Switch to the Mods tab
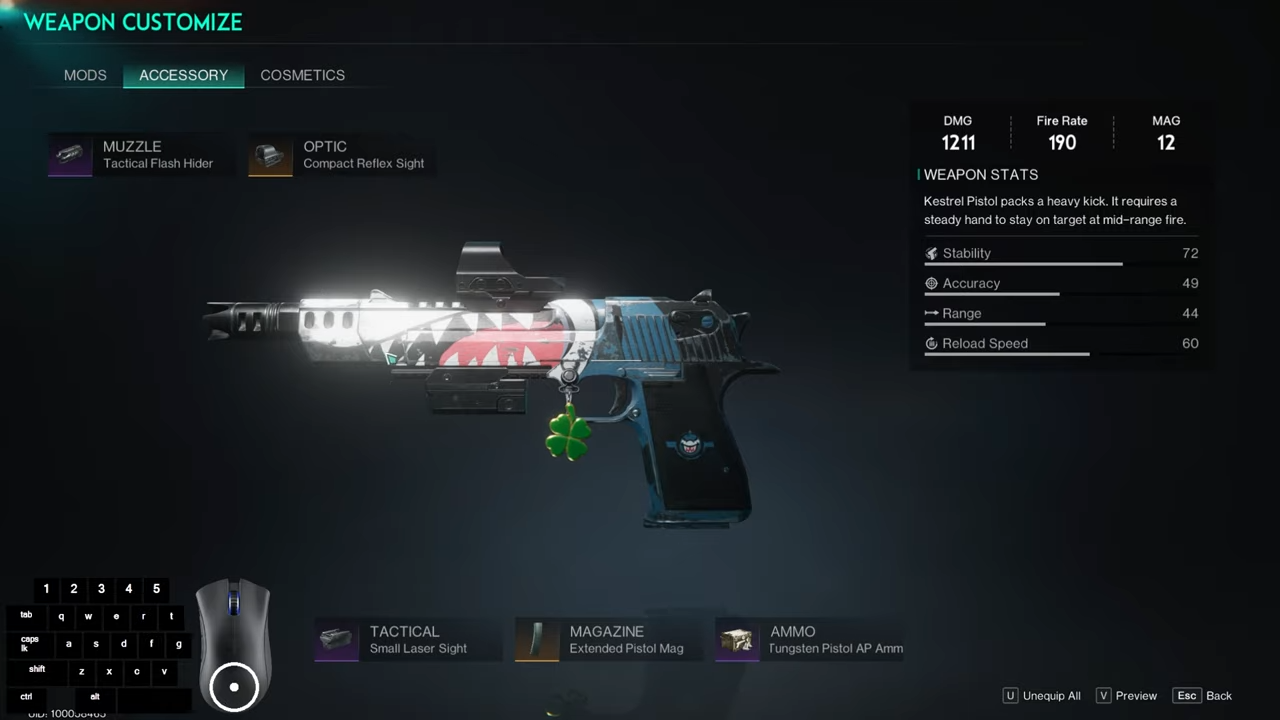 click(85, 75)
